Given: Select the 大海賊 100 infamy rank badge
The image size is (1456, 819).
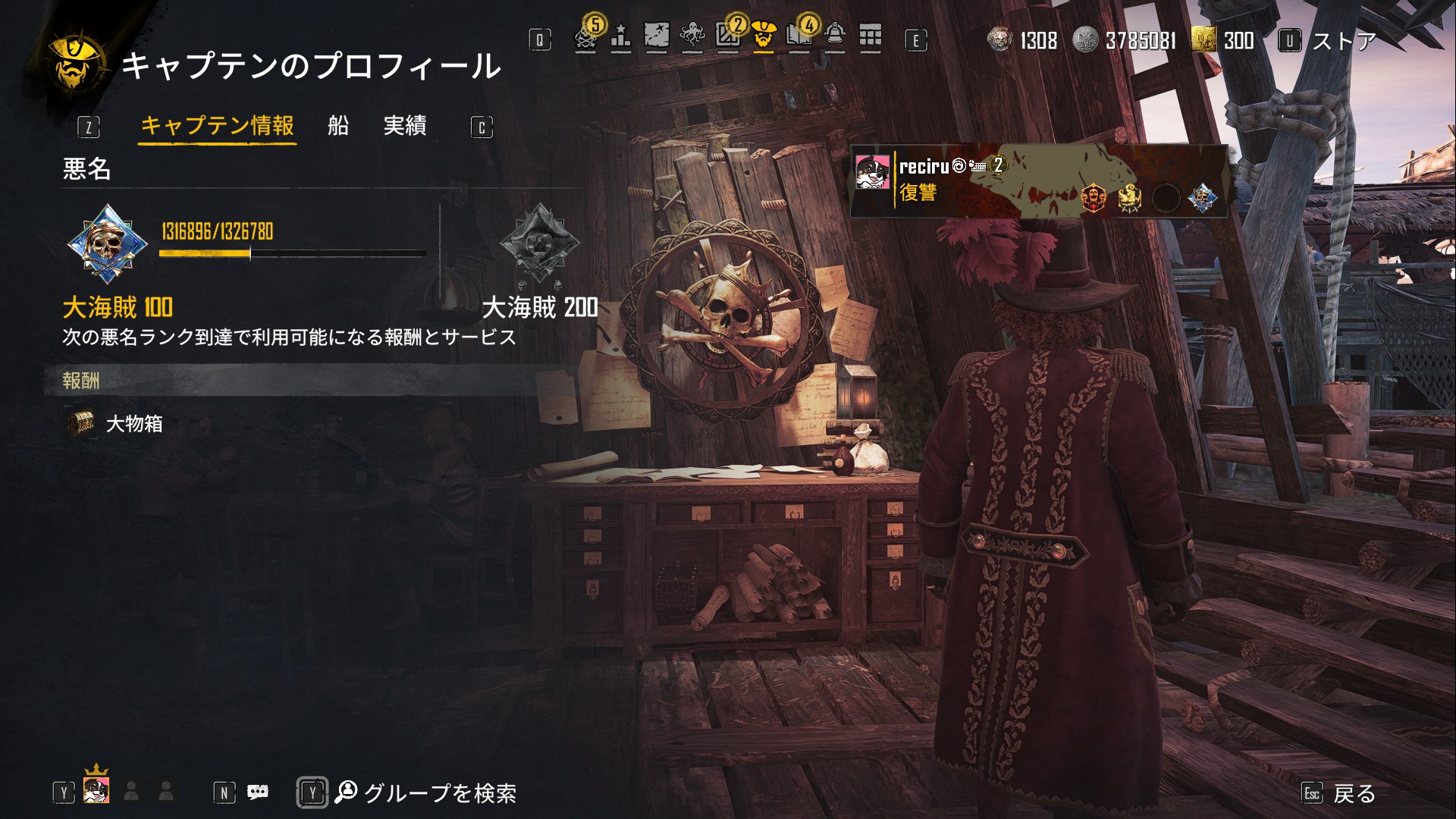Looking at the screenshot, I should pos(107,244).
